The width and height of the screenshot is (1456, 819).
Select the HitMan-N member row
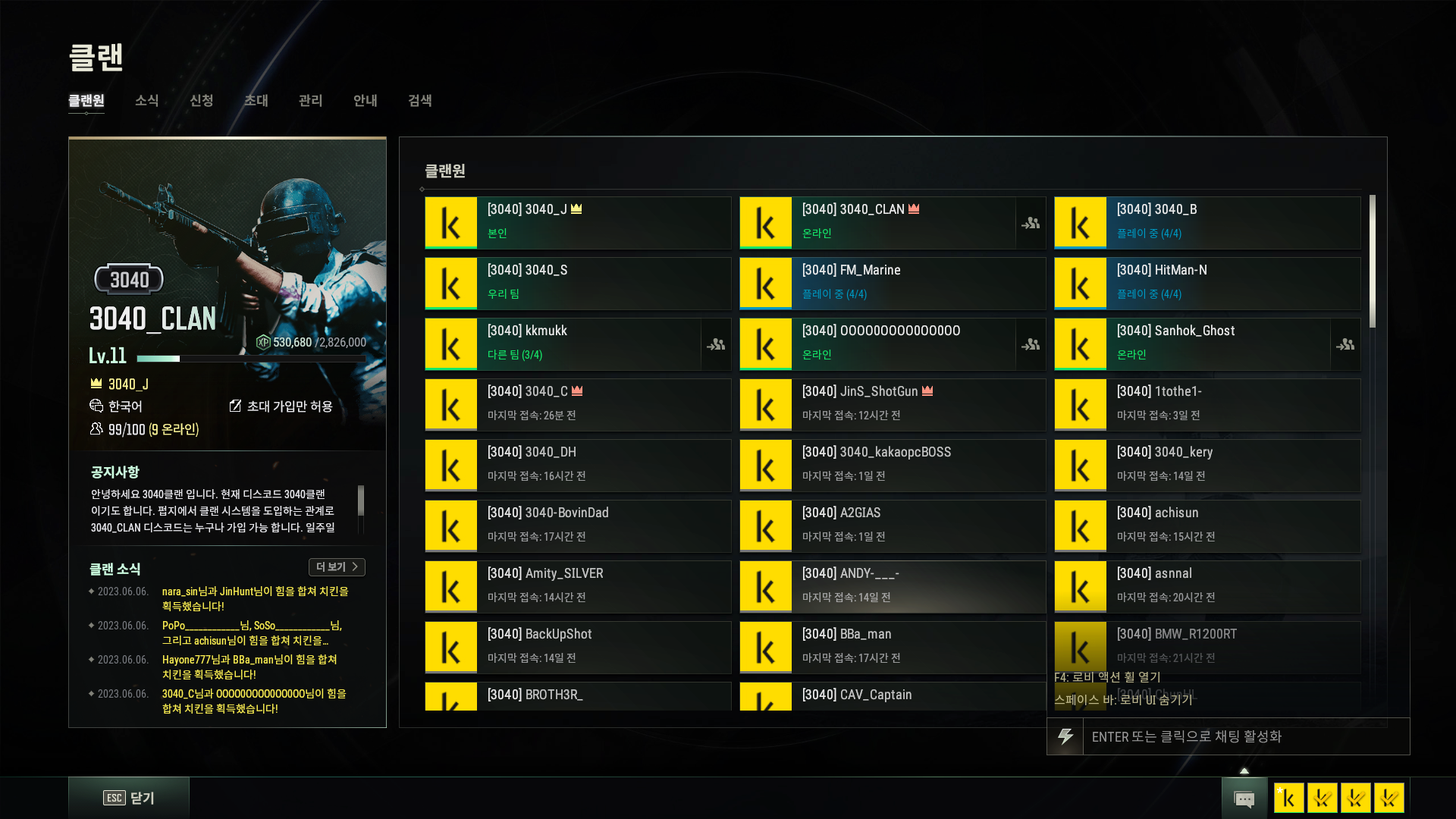pos(1207,284)
